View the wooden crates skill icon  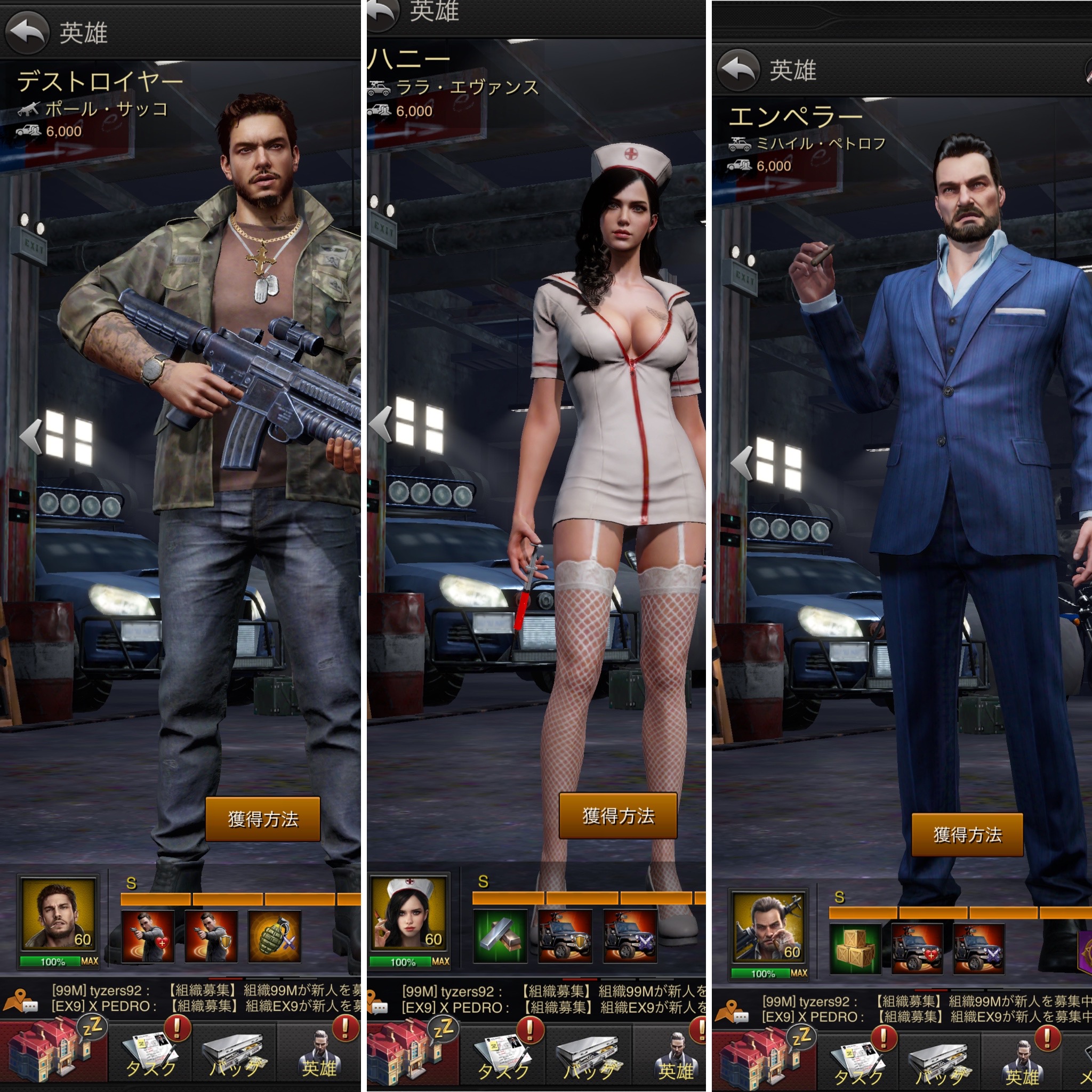click(x=855, y=949)
